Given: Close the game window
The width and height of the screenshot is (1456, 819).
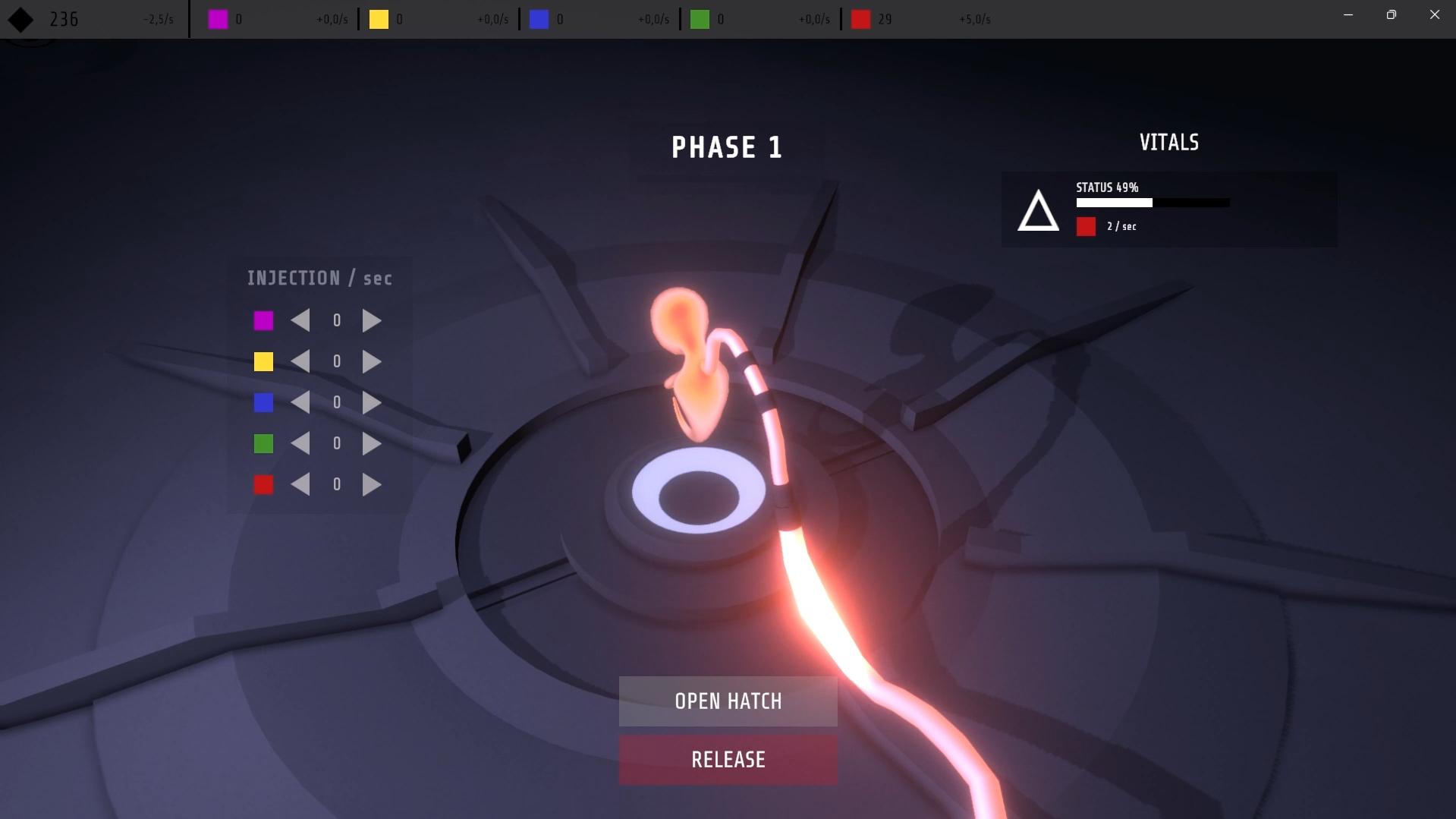Looking at the screenshot, I should pos(1434,14).
